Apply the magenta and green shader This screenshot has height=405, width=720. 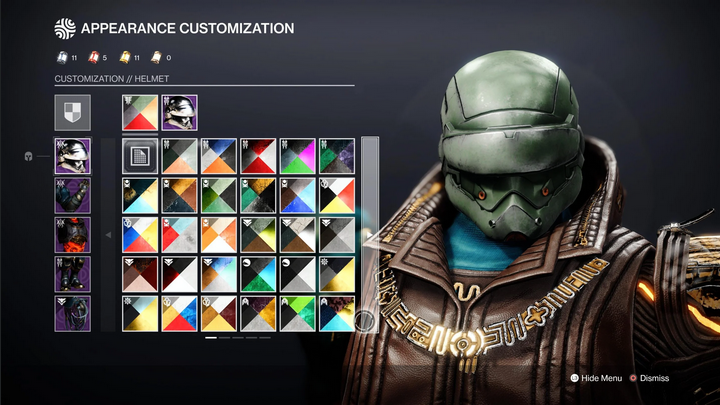click(297, 156)
